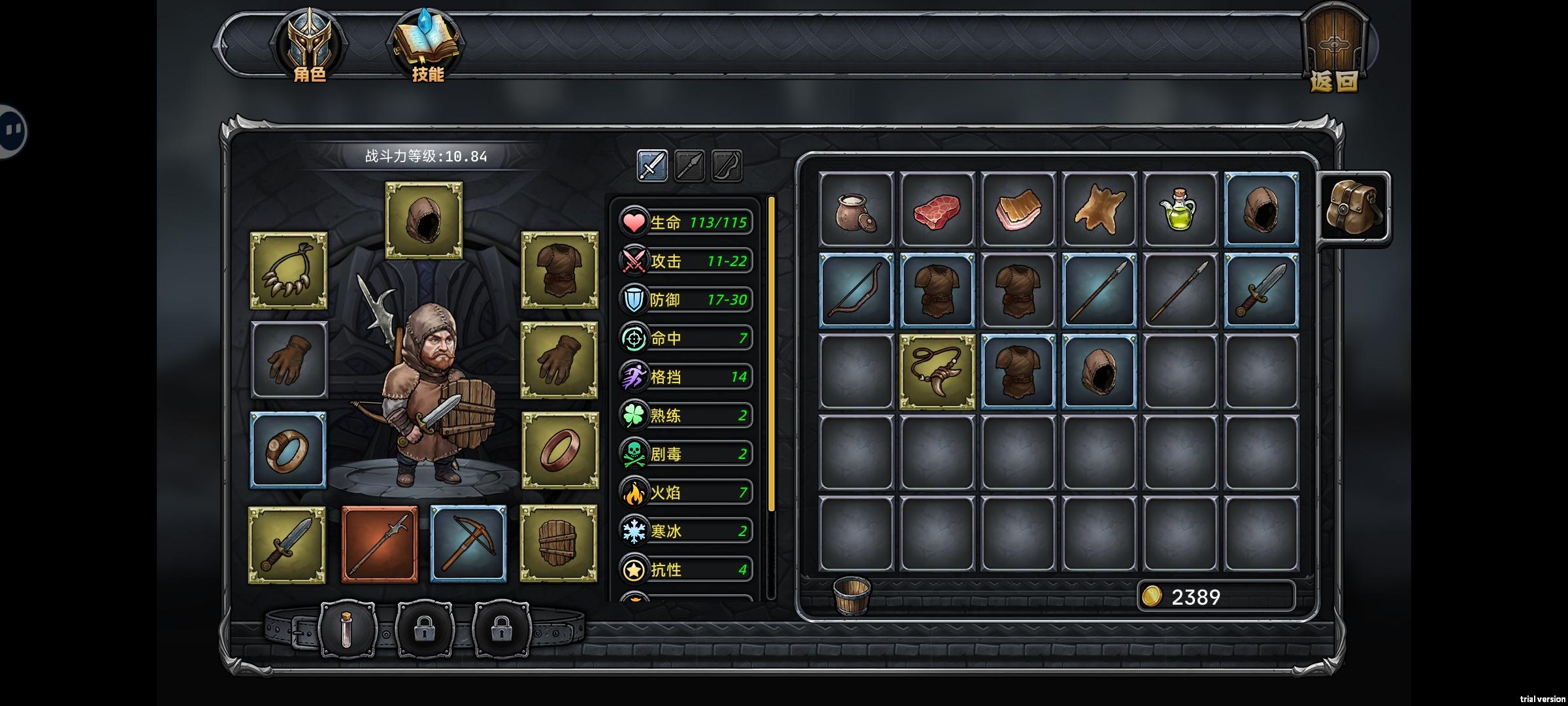Click the potion vial belt slot
The image size is (1568, 706).
click(347, 631)
